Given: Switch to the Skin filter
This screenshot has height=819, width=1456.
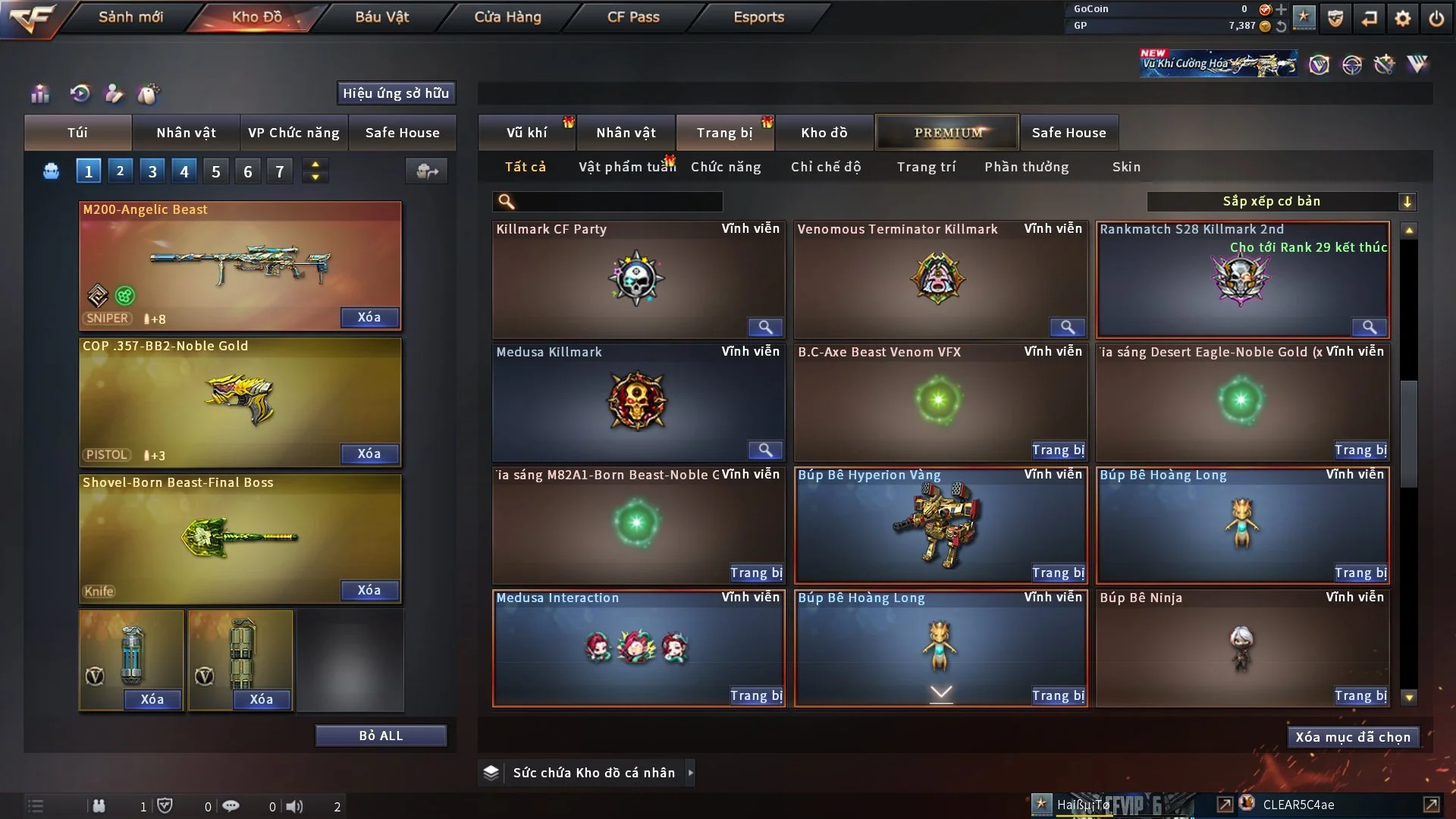Looking at the screenshot, I should [x=1126, y=167].
